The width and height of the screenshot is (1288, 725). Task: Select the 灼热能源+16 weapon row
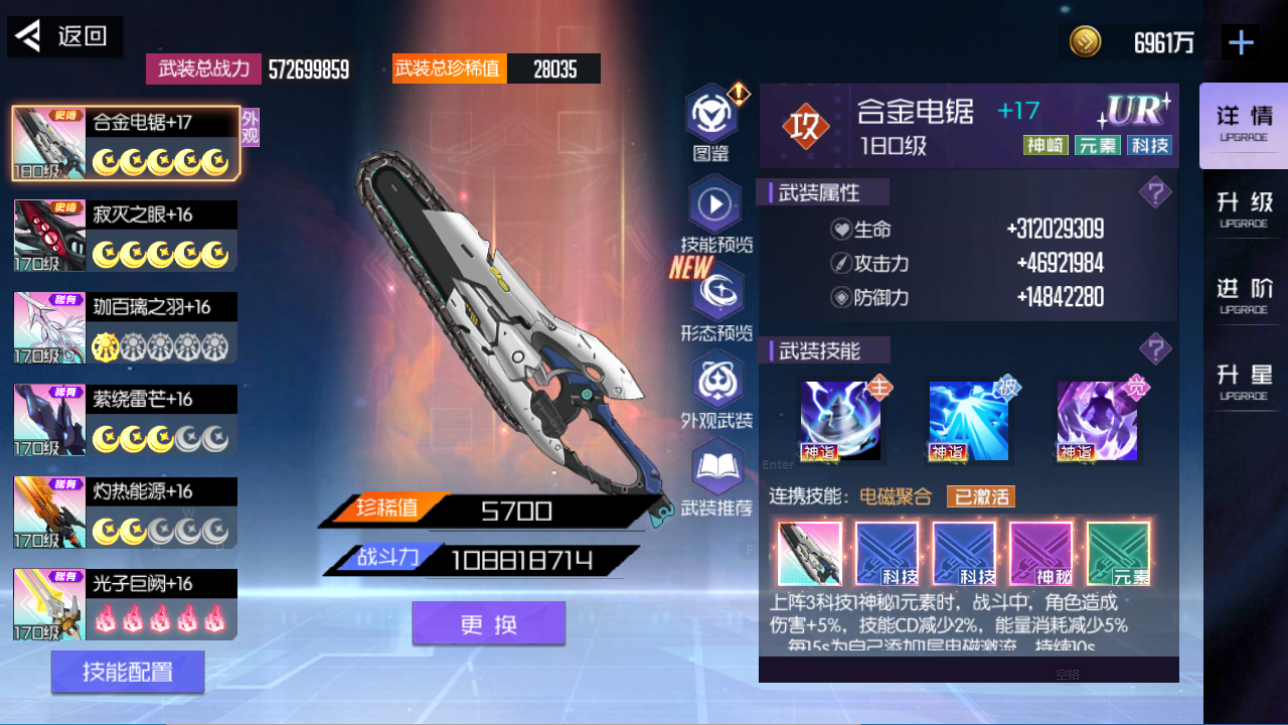point(126,512)
